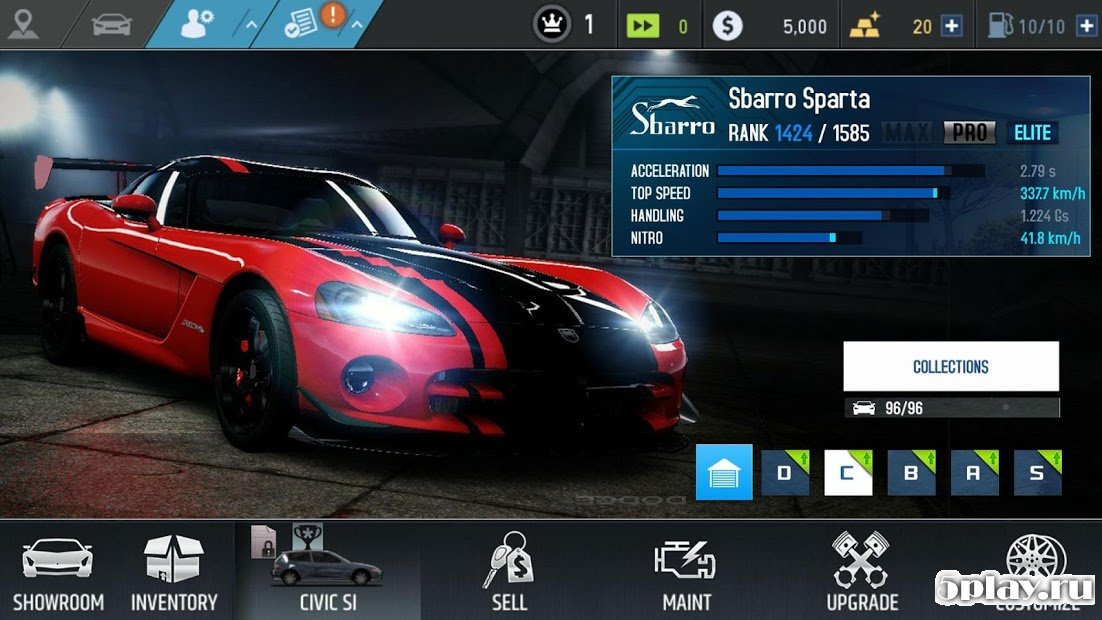Sell the current car
The width and height of the screenshot is (1102, 620).
(509, 571)
